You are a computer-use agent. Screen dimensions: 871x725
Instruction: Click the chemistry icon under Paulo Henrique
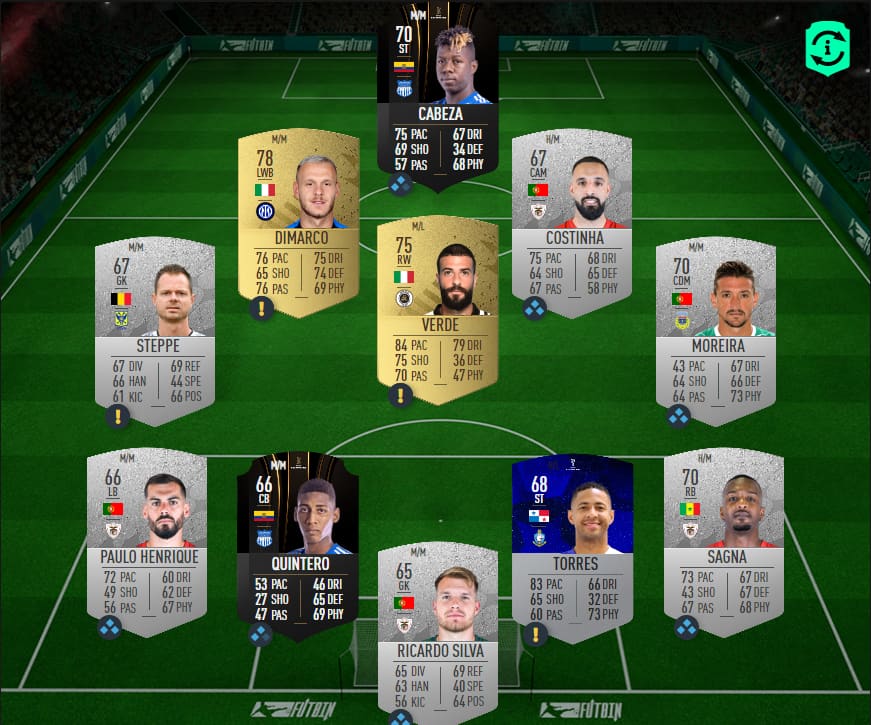[109, 627]
